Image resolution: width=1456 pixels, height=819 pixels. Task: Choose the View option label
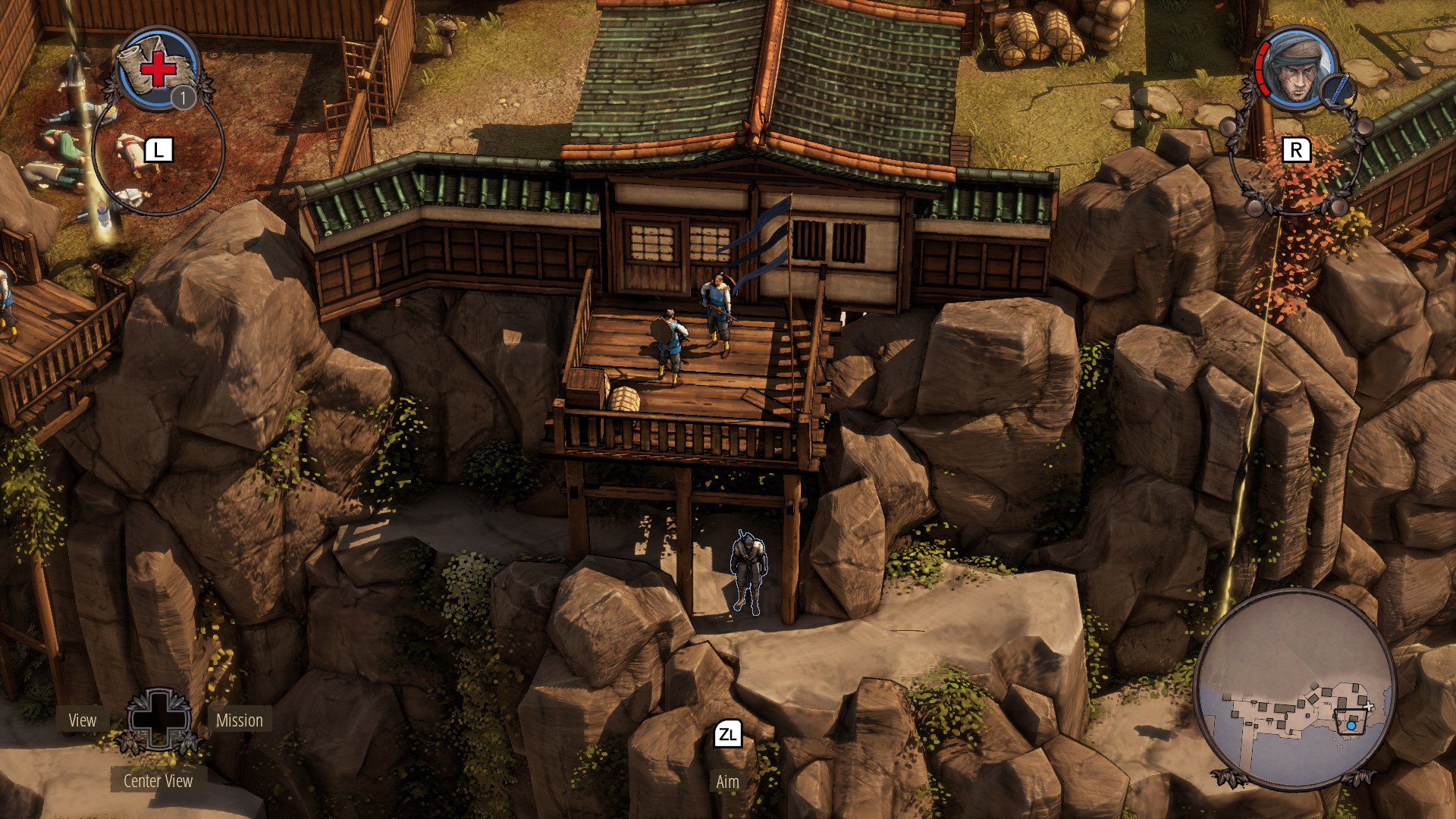pos(83,720)
